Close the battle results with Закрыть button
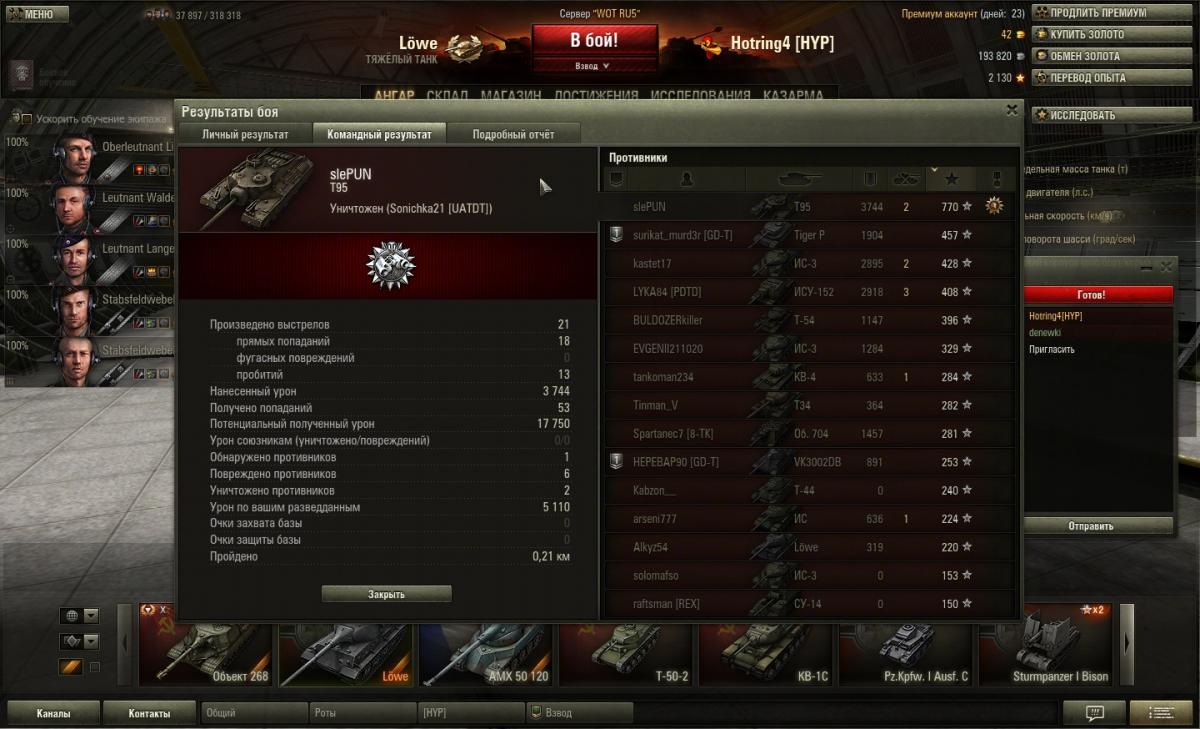 coord(386,594)
